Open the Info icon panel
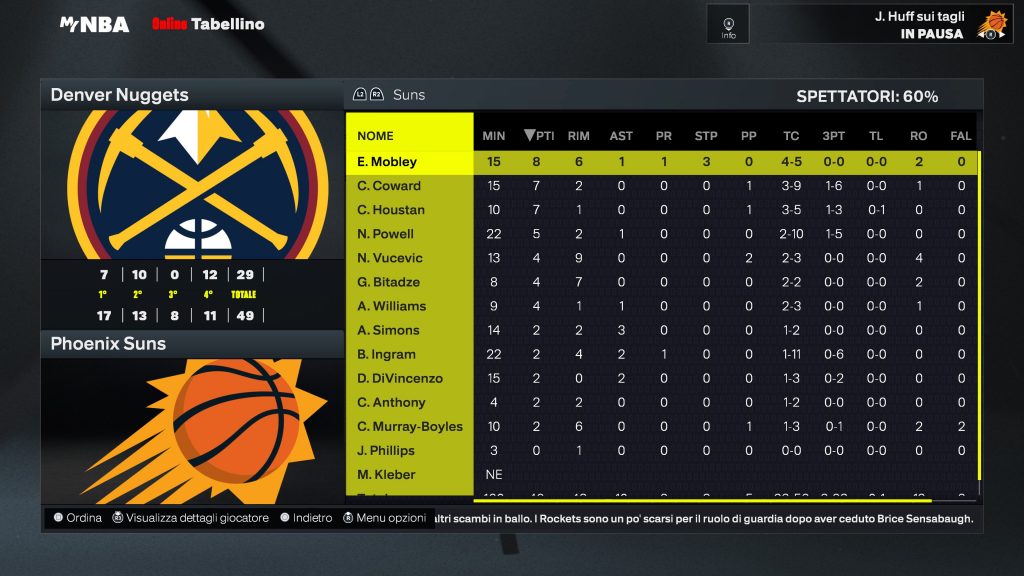Screen dimensions: 1024x576 pos(728,23)
